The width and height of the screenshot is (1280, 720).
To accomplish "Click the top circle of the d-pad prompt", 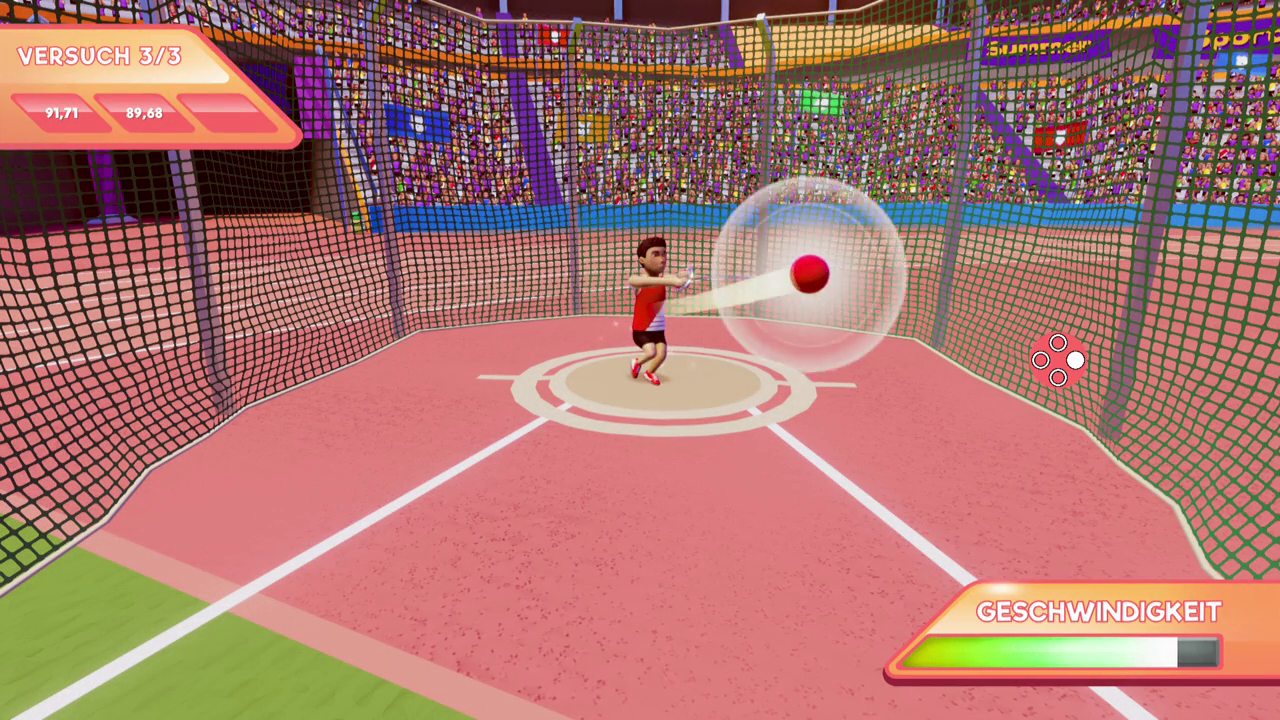I will (1058, 342).
